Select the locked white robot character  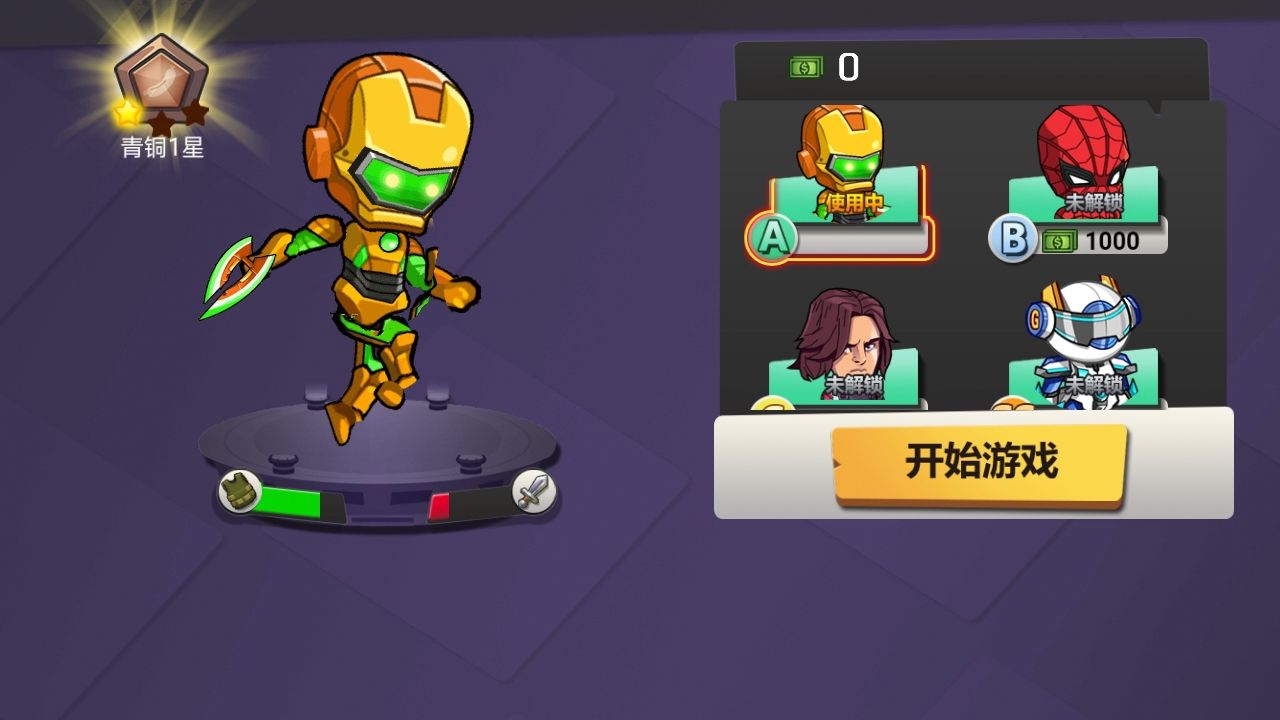coord(1087,340)
